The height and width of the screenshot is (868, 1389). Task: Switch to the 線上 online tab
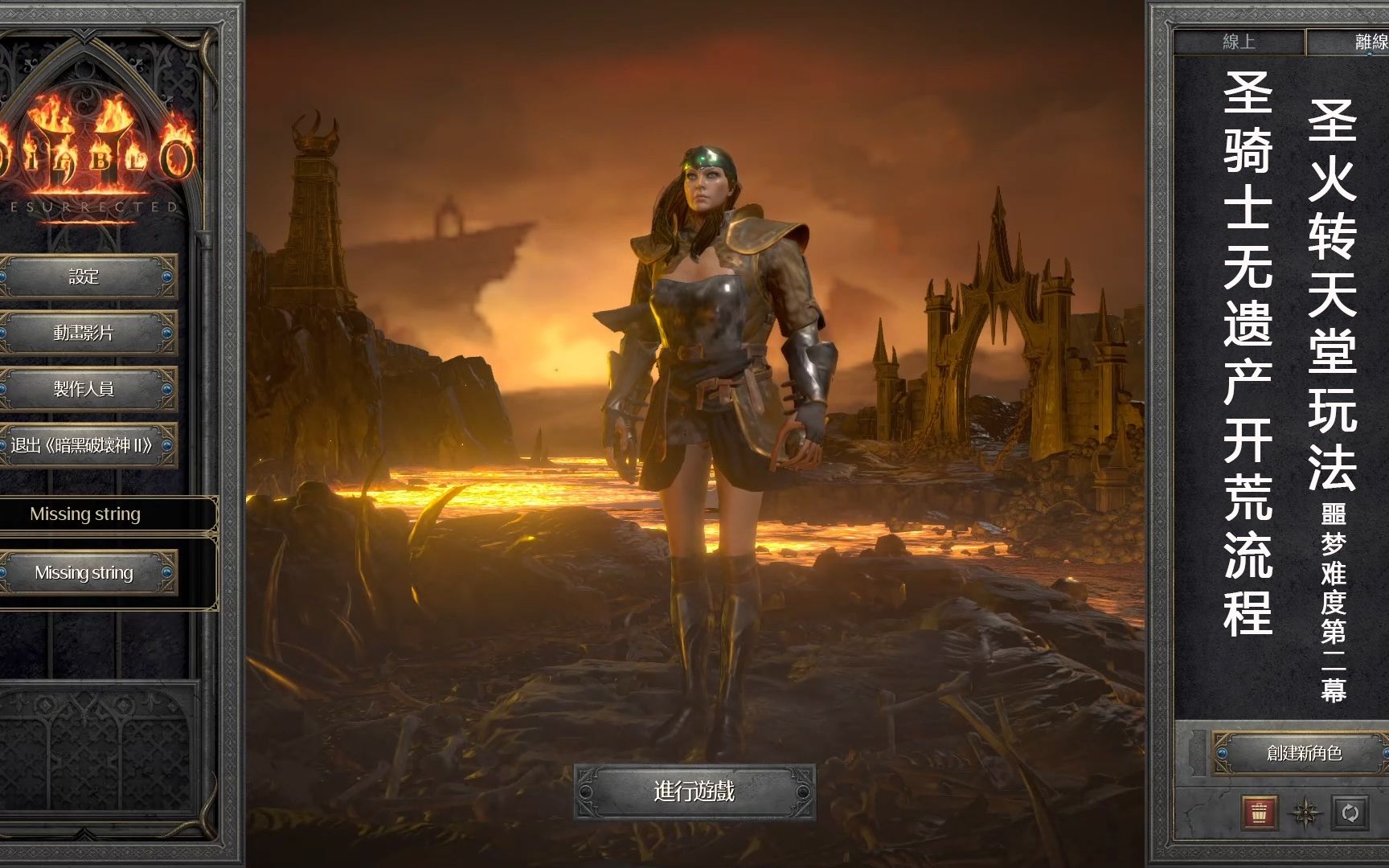(1239, 42)
